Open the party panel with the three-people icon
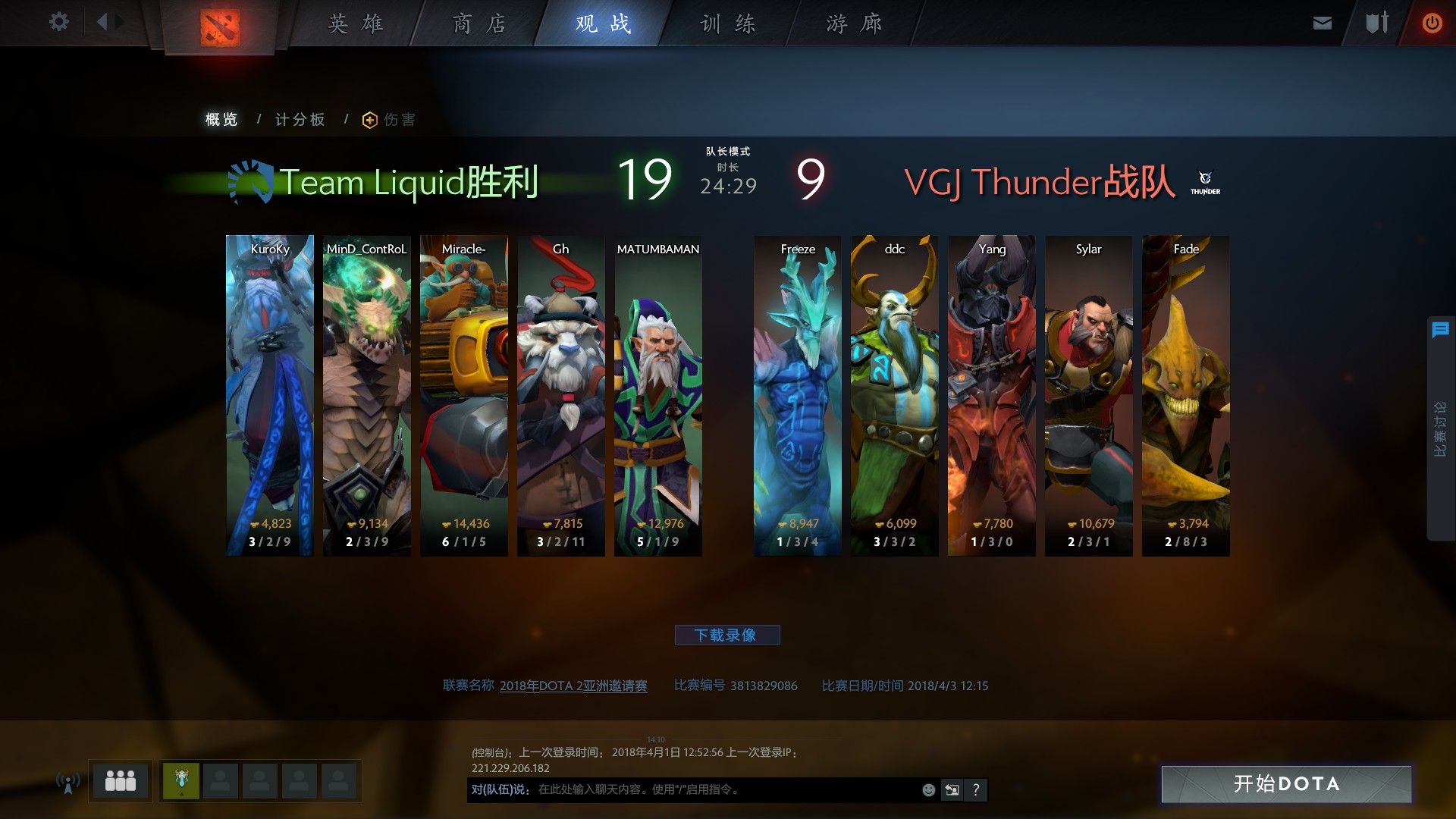This screenshot has height=819, width=1456. tap(121, 780)
